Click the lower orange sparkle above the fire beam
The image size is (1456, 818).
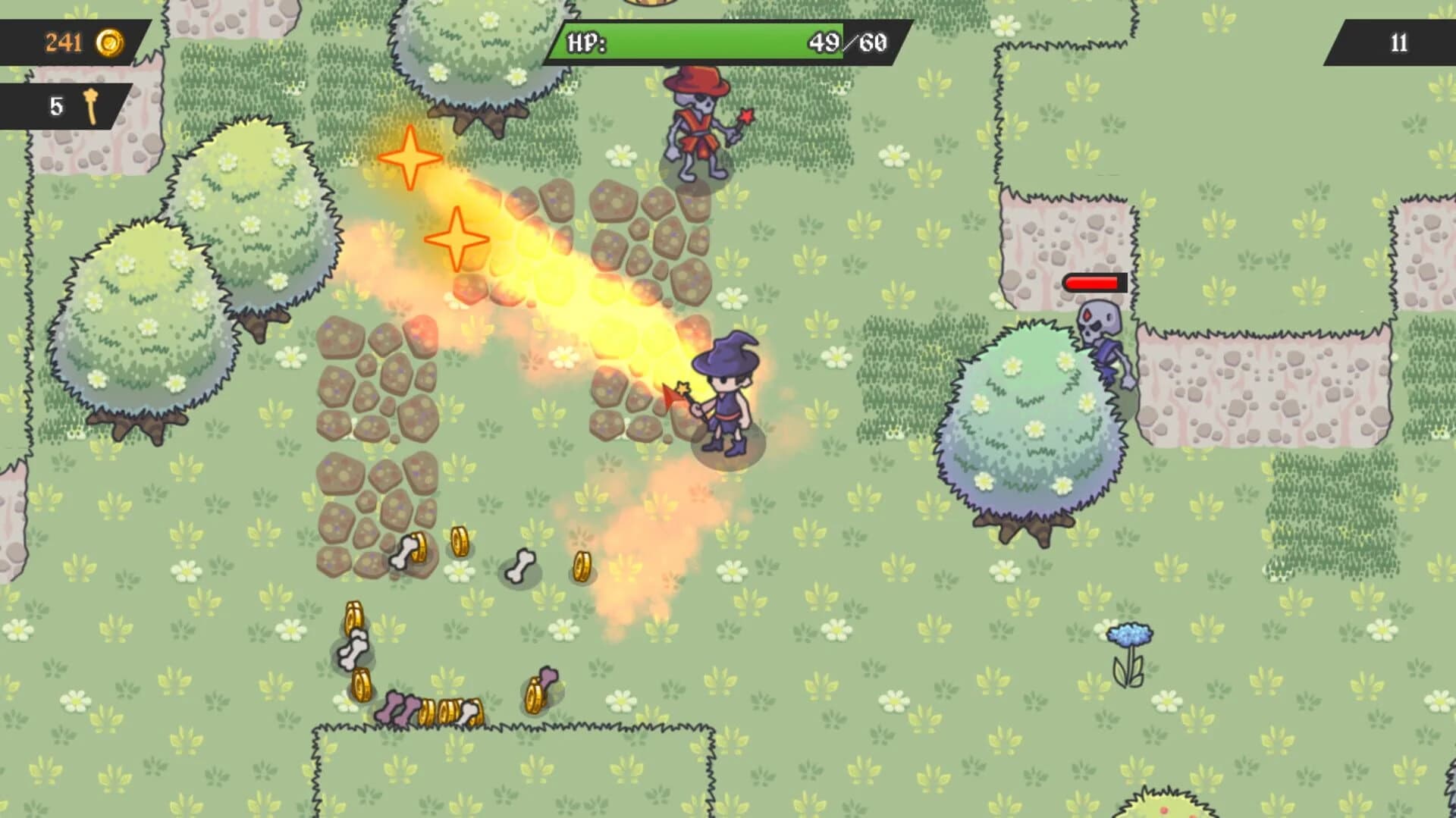click(x=458, y=240)
